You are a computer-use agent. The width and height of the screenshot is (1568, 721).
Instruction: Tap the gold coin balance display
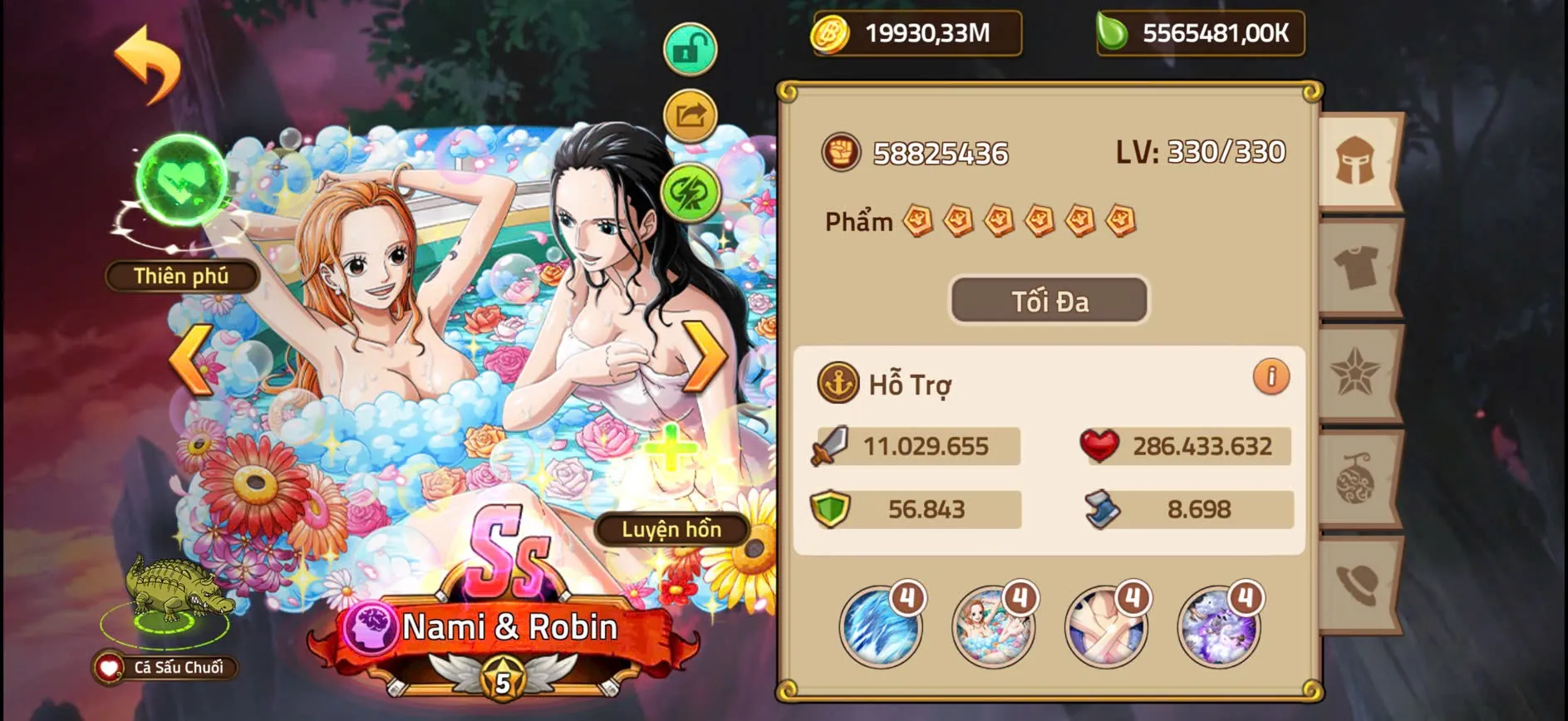(x=914, y=35)
